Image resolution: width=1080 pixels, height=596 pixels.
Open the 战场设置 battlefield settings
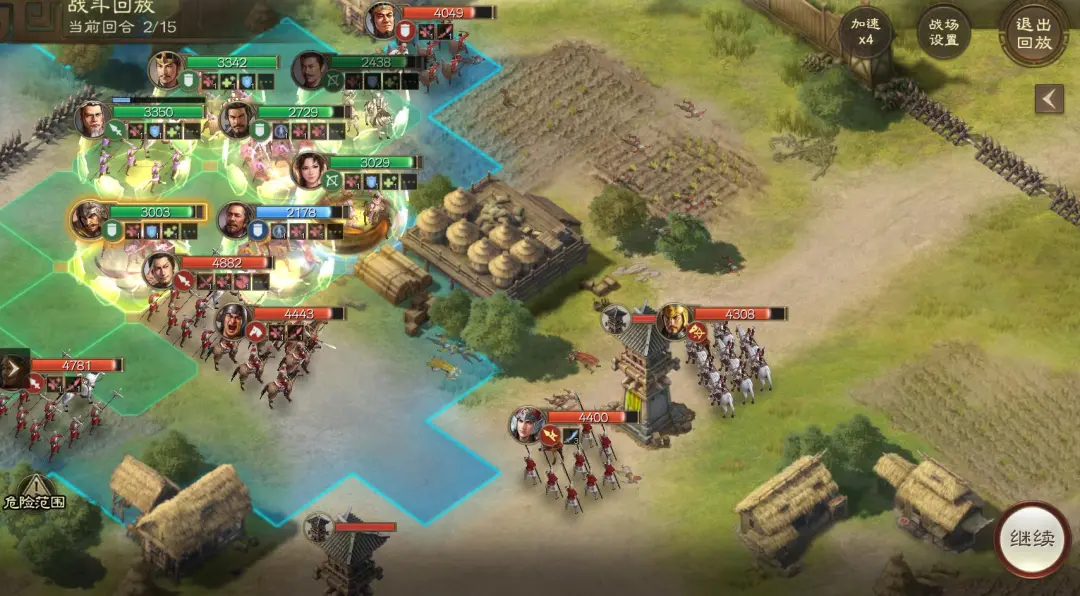point(943,33)
